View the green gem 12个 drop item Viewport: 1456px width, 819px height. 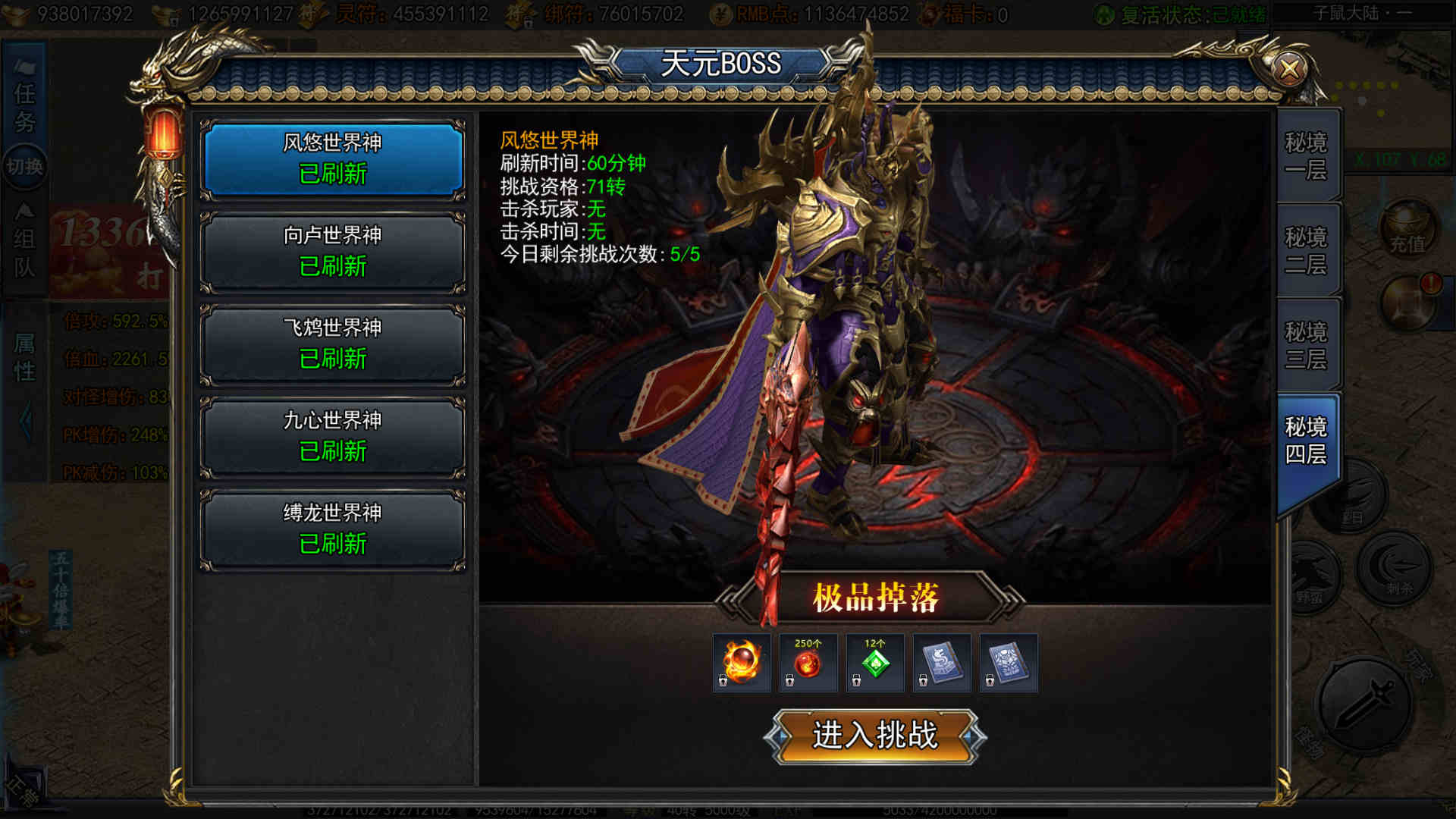tap(874, 663)
